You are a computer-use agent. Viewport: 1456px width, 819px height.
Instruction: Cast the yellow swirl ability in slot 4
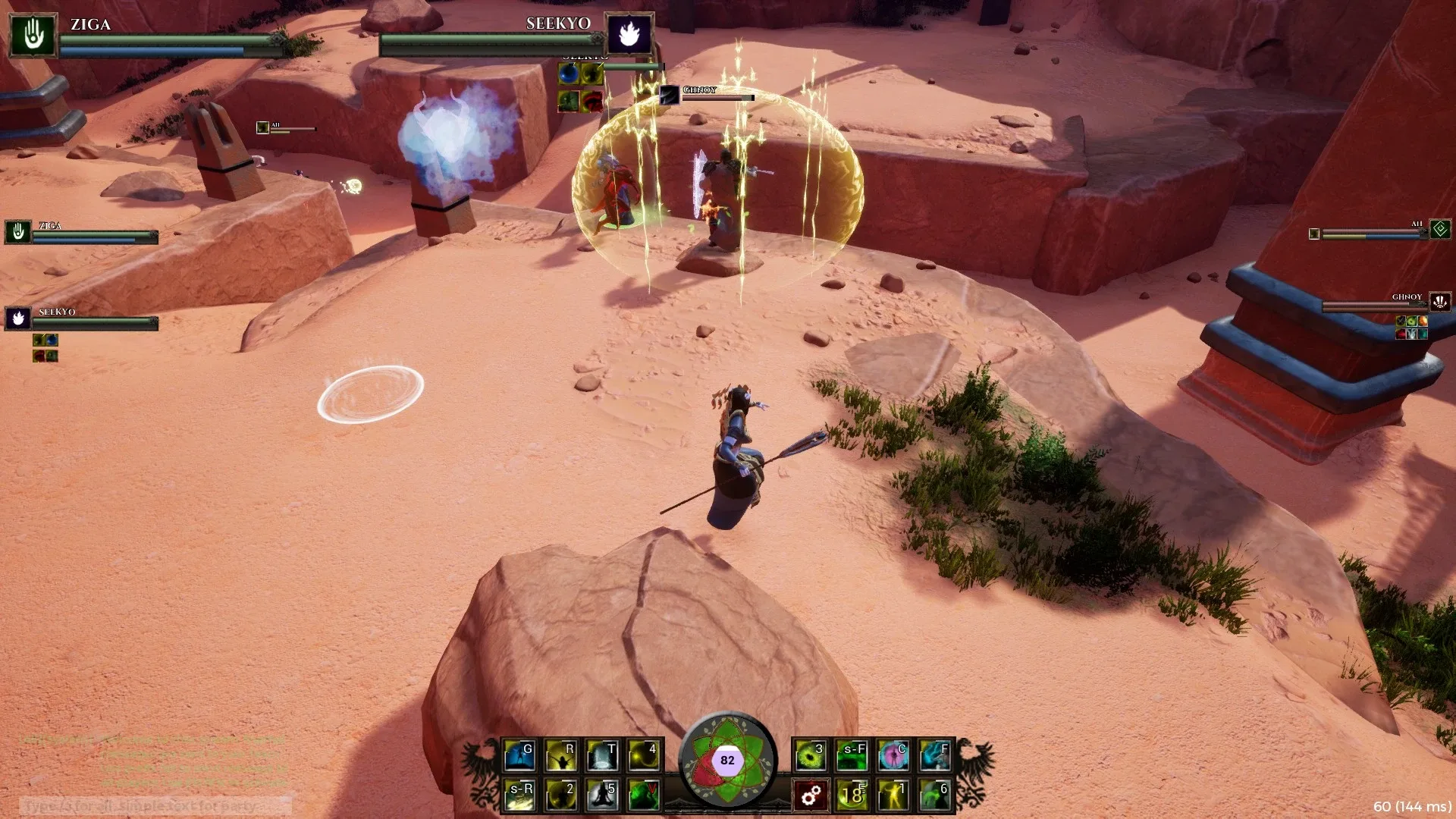644,756
